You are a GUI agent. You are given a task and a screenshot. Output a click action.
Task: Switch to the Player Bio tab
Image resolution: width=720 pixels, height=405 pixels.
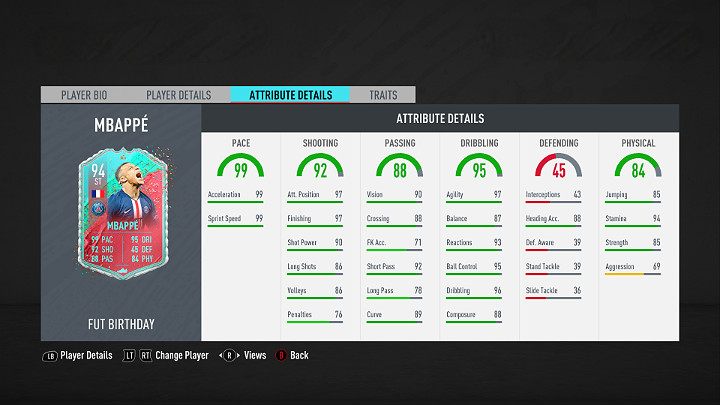click(84, 95)
